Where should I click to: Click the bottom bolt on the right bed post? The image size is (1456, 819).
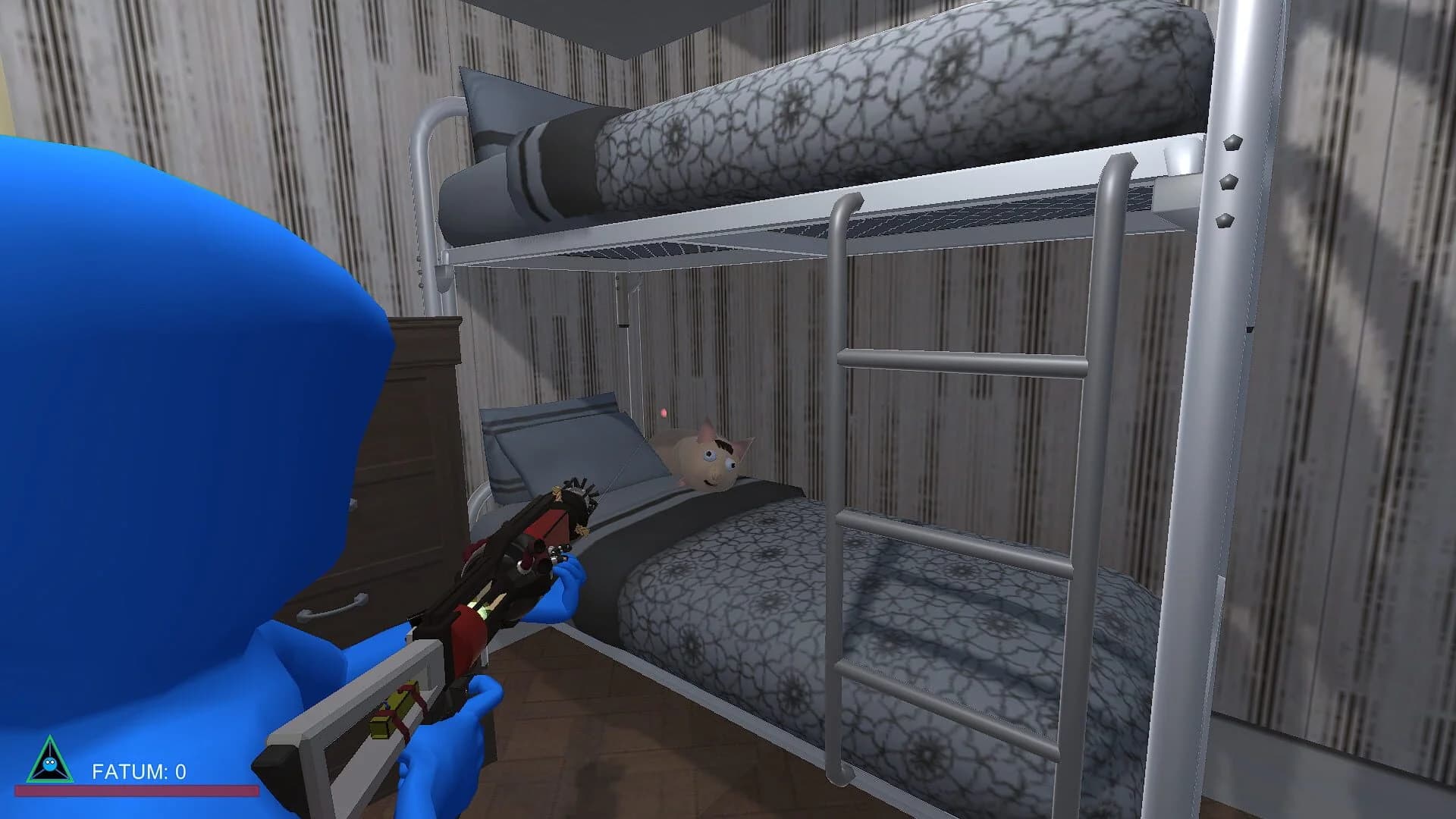click(x=1225, y=221)
